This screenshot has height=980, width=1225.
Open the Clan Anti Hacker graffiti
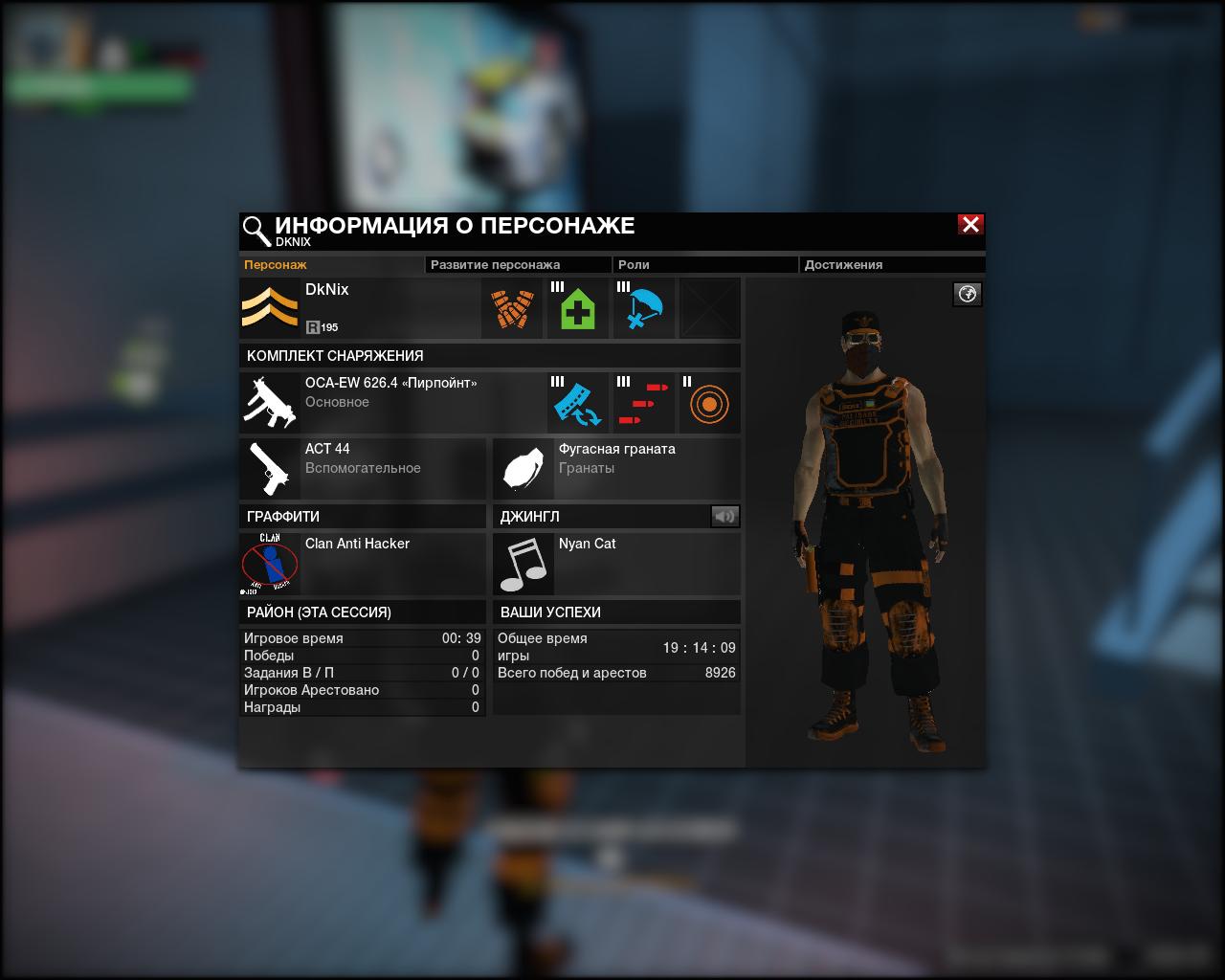click(x=363, y=564)
